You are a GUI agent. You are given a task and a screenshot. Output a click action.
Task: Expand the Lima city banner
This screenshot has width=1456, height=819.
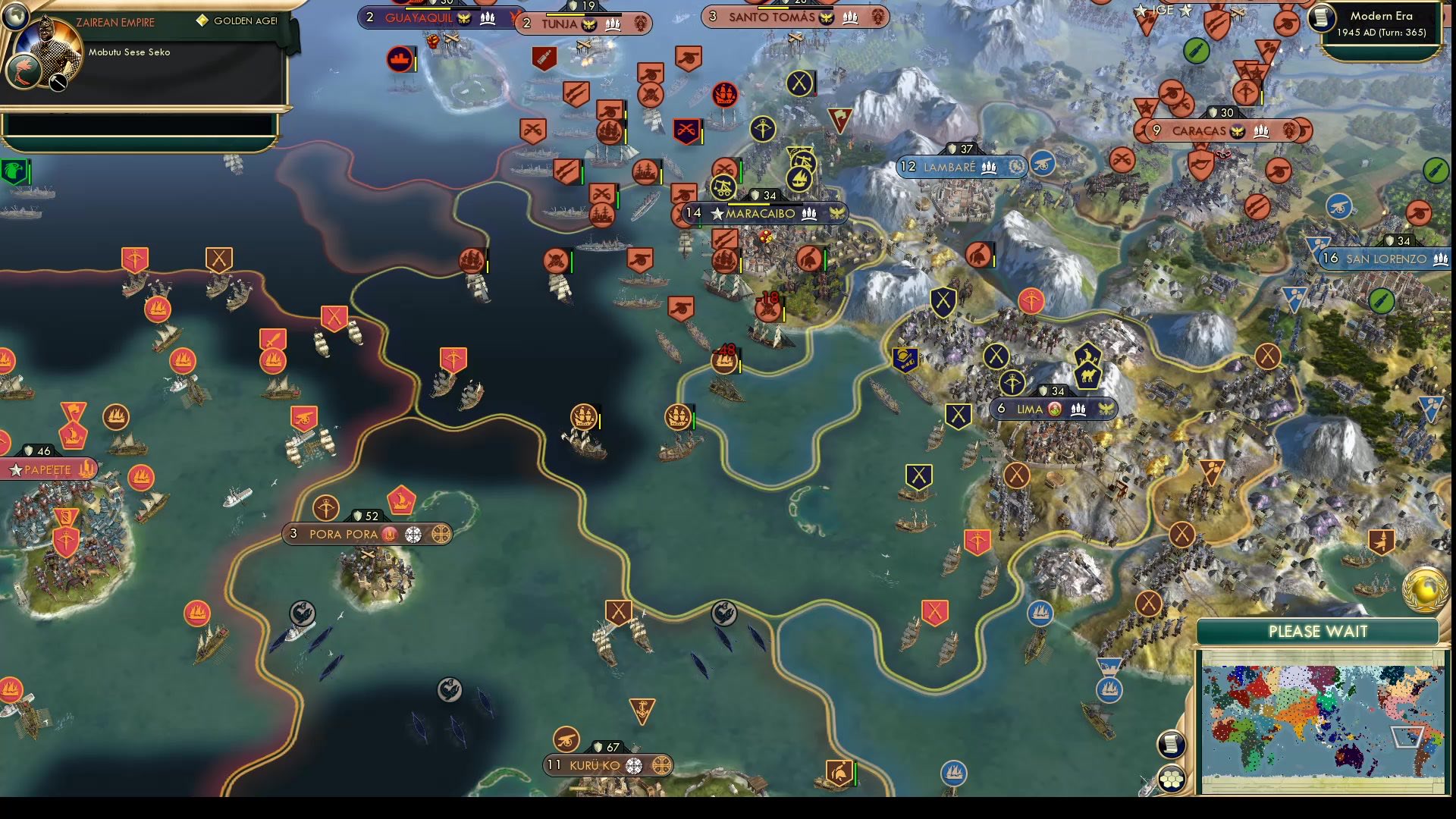tap(1054, 408)
